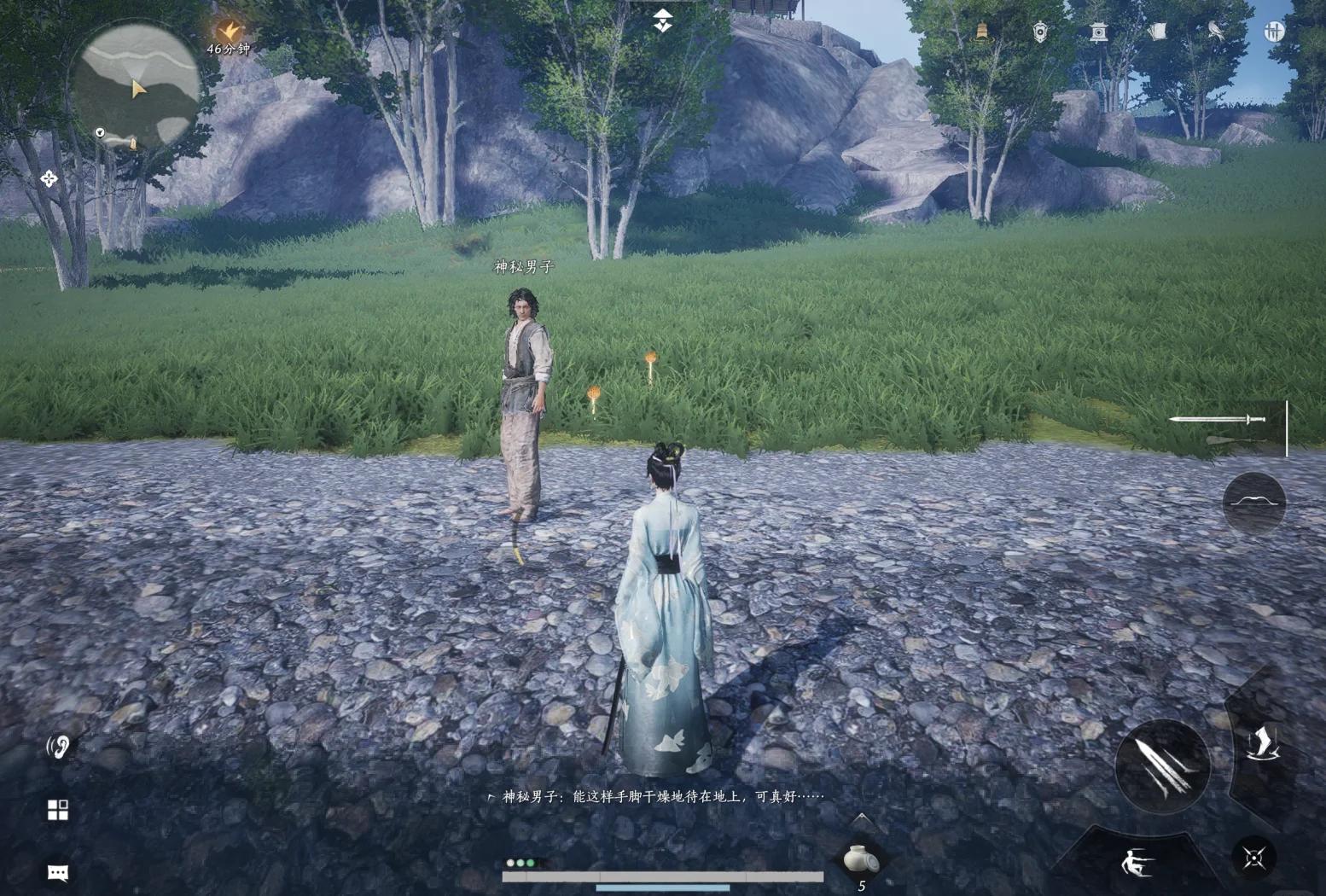Open the paper scrolls journal icon
The width and height of the screenshot is (1326, 896).
tap(1157, 32)
